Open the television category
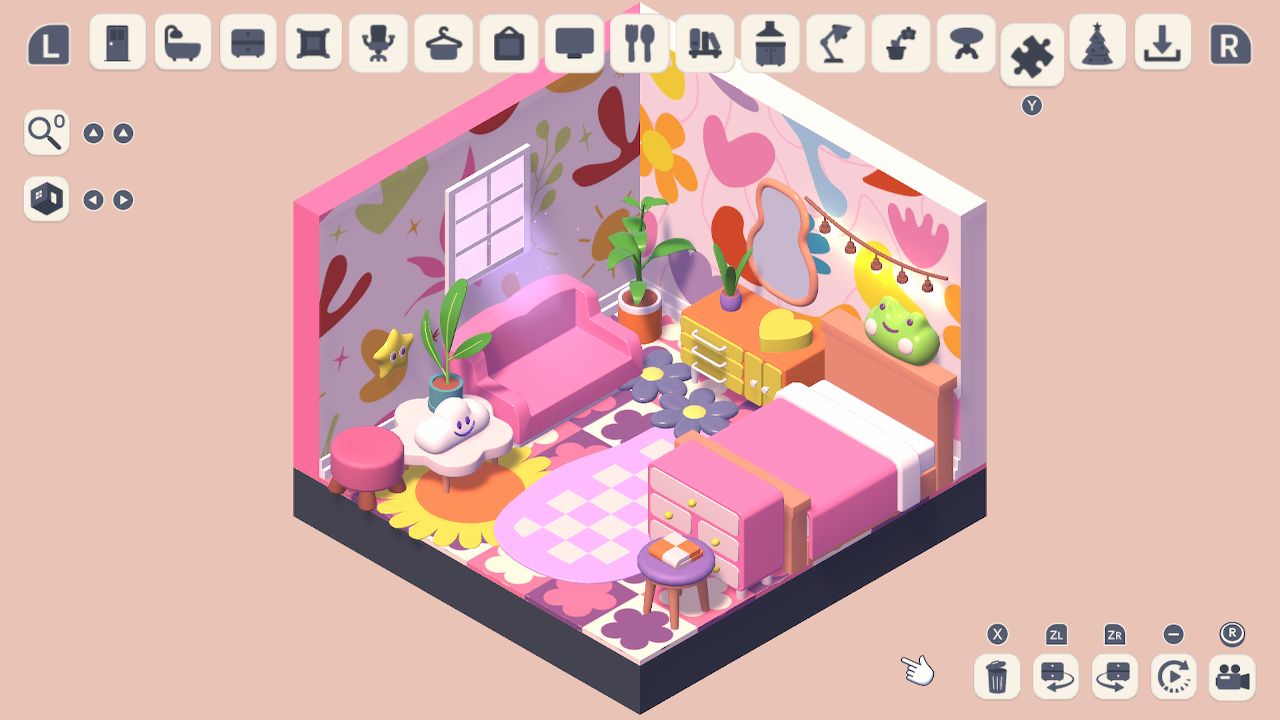 pyautogui.click(x=573, y=43)
